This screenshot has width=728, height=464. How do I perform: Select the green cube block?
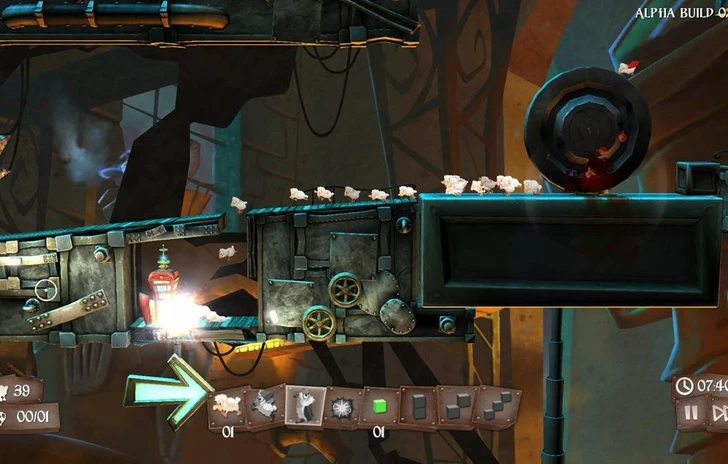coord(379,406)
